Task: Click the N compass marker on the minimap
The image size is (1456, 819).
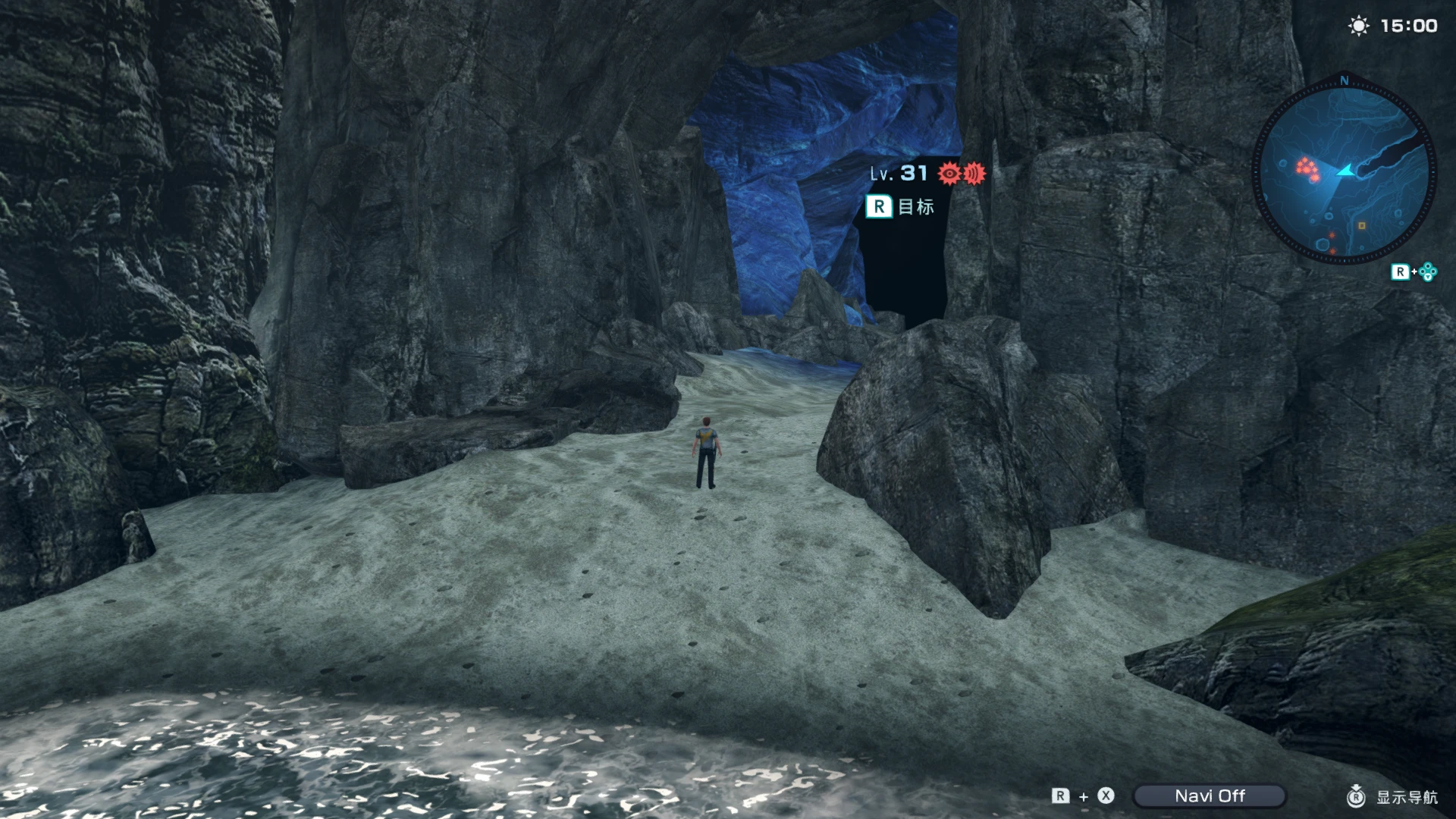Action: [x=1343, y=81]
